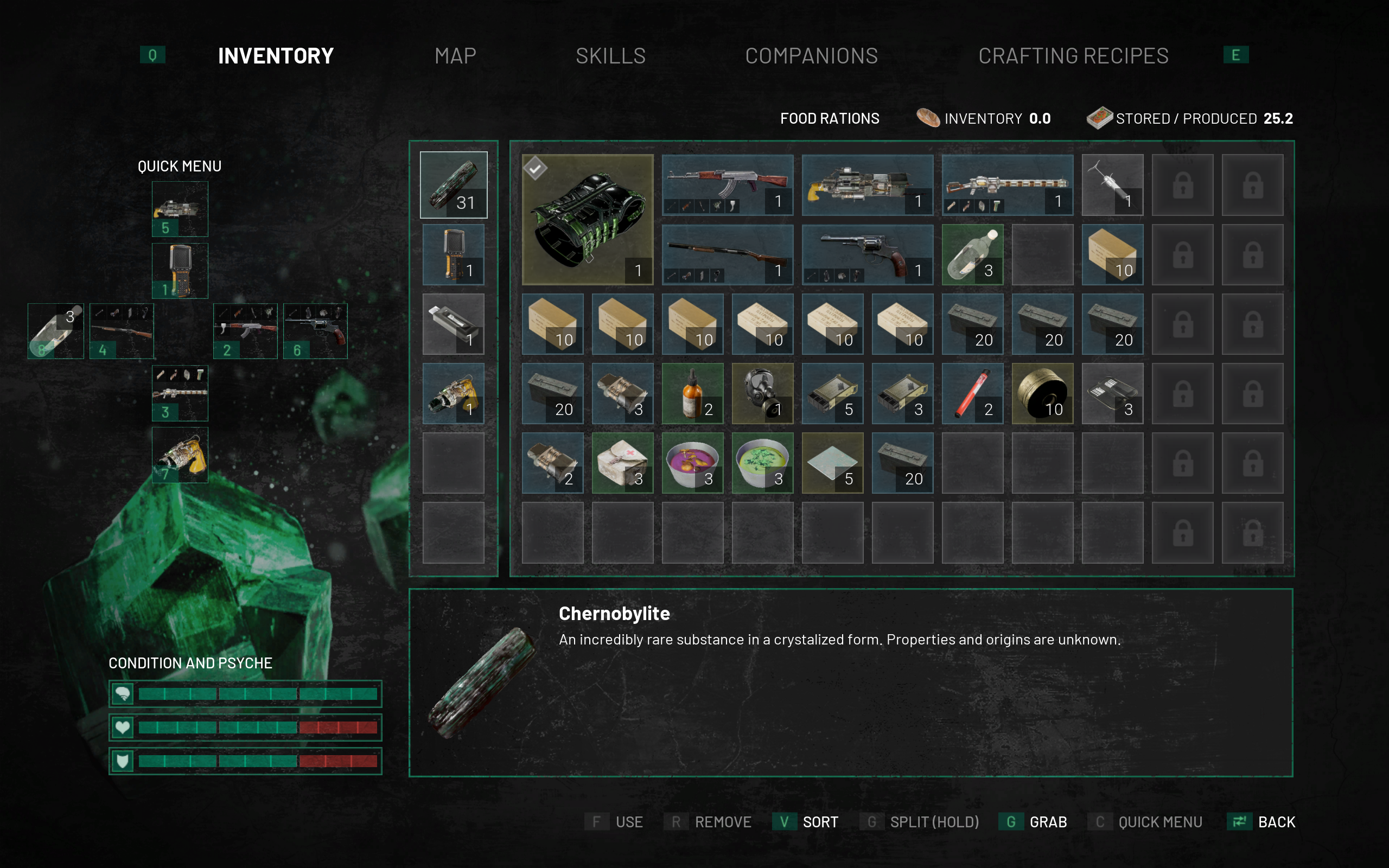Pick the revolver inventory slot

click(867, 254)
